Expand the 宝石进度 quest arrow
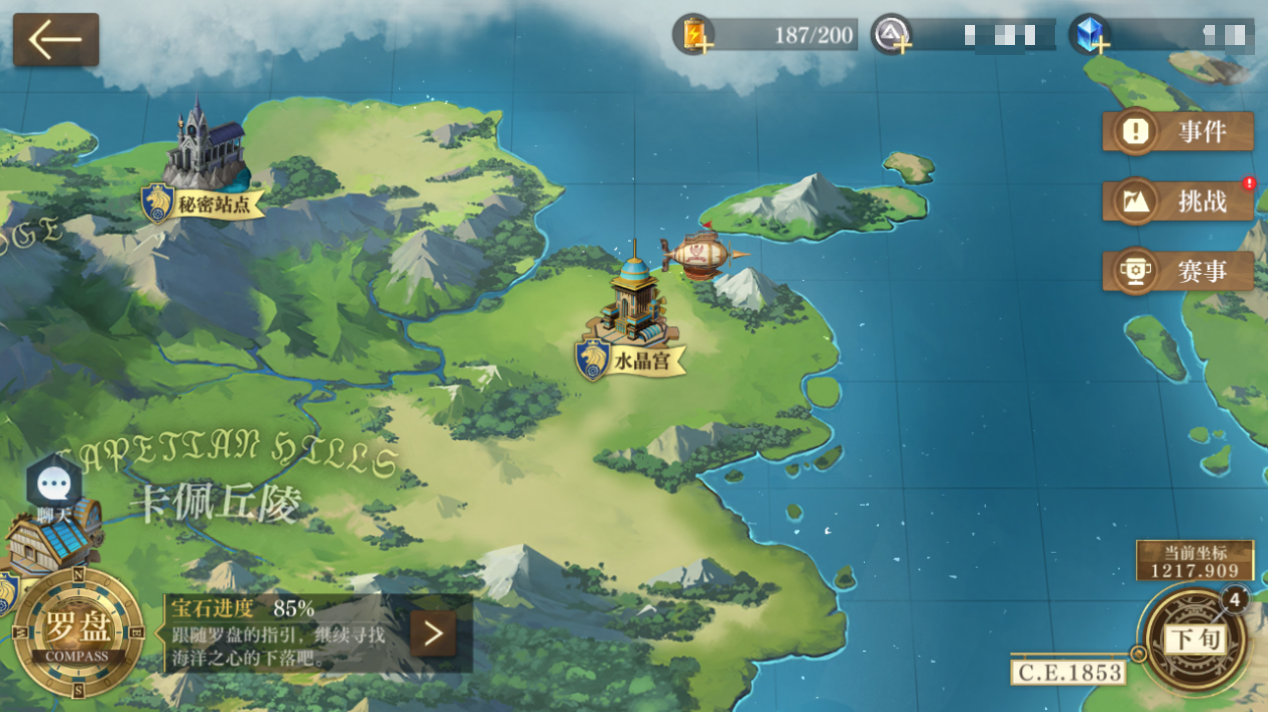Screen dimensions: 1268x712 [433, 634]
